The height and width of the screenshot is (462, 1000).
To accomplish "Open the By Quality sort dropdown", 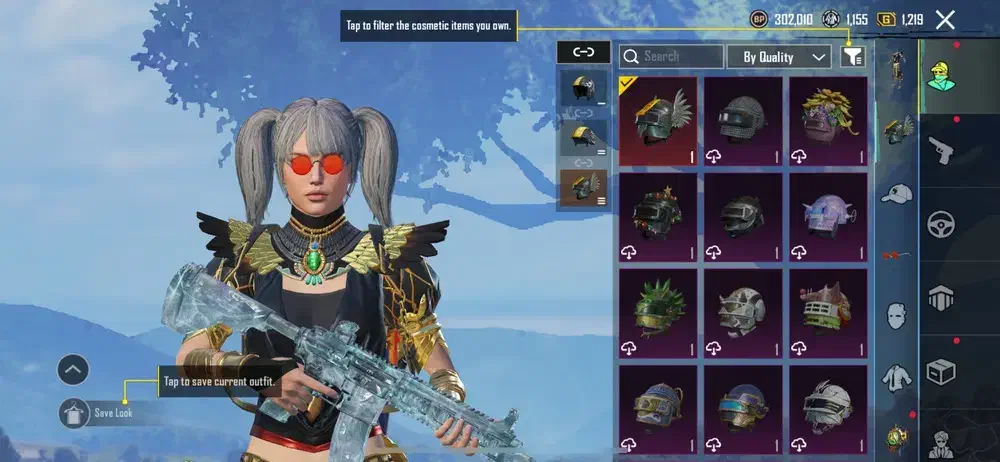I will [779, 57].
